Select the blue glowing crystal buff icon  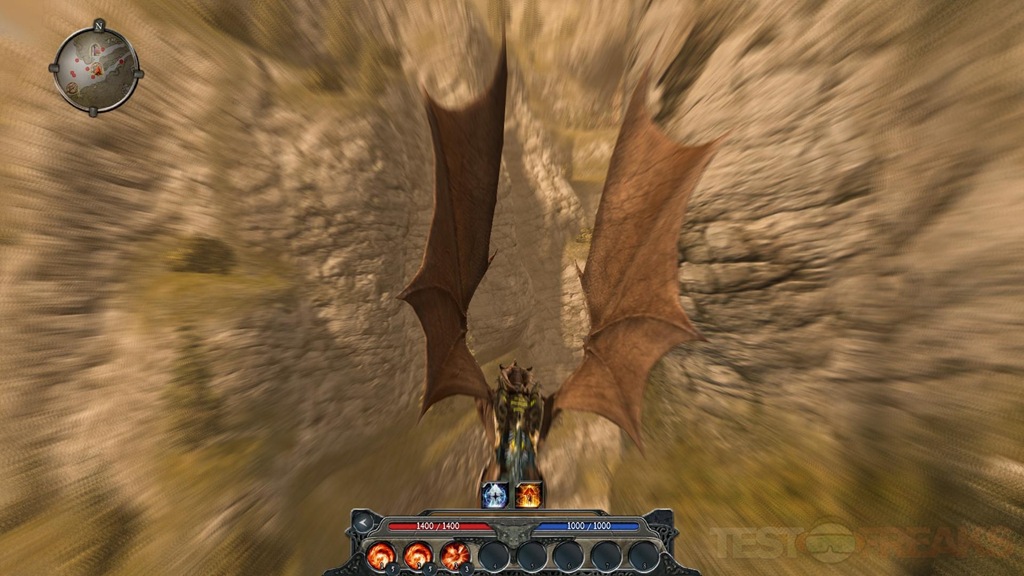[x=495, y=494]
